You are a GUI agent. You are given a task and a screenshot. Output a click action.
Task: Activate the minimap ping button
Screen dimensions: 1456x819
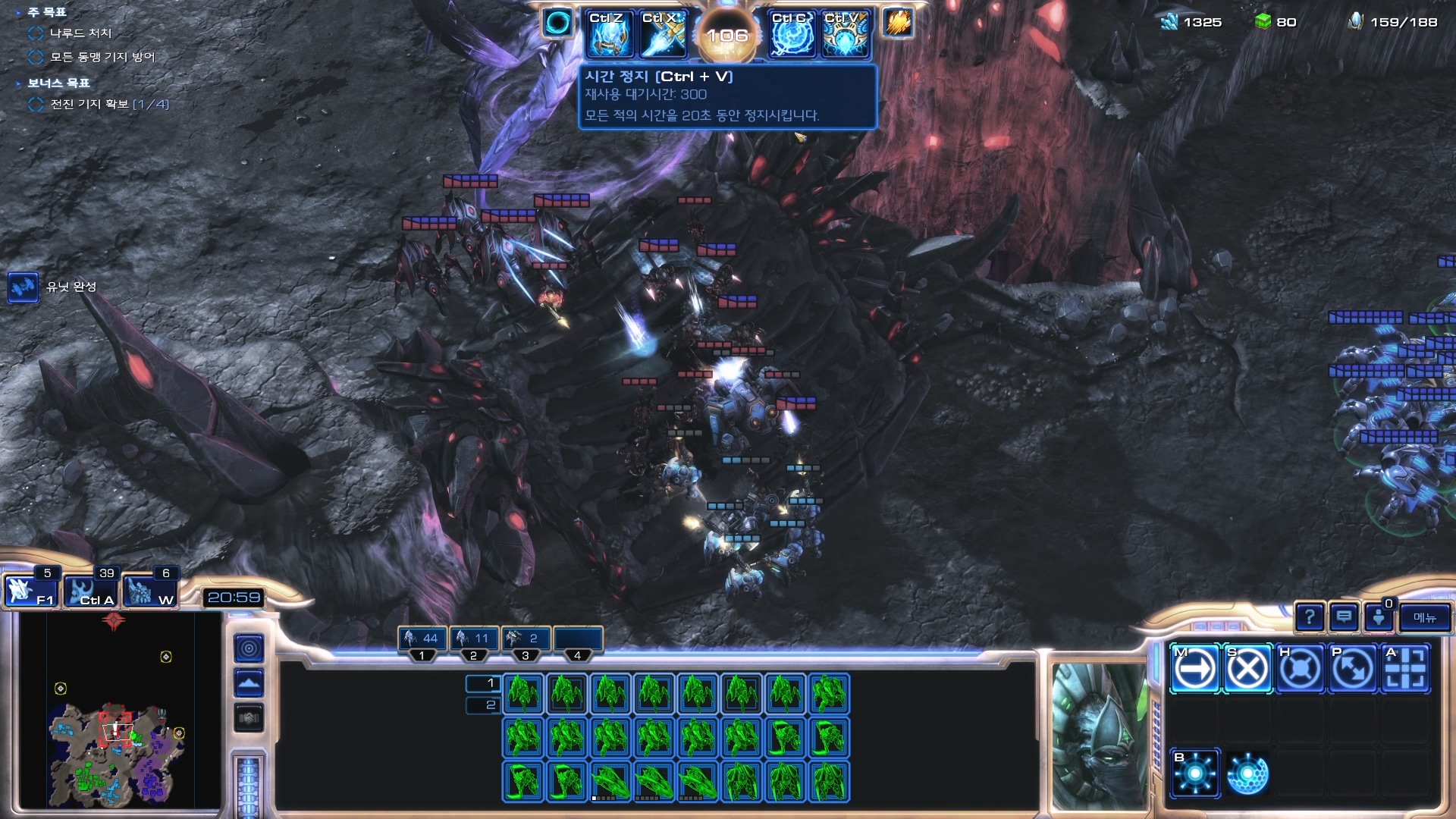(x=249, y=648)
